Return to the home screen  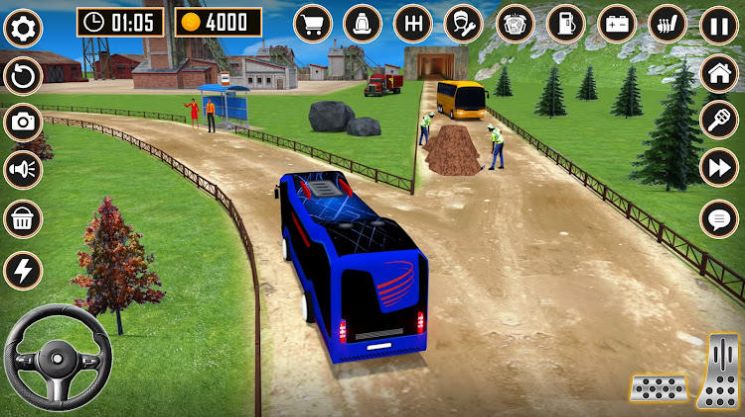[x=719, y=72]
